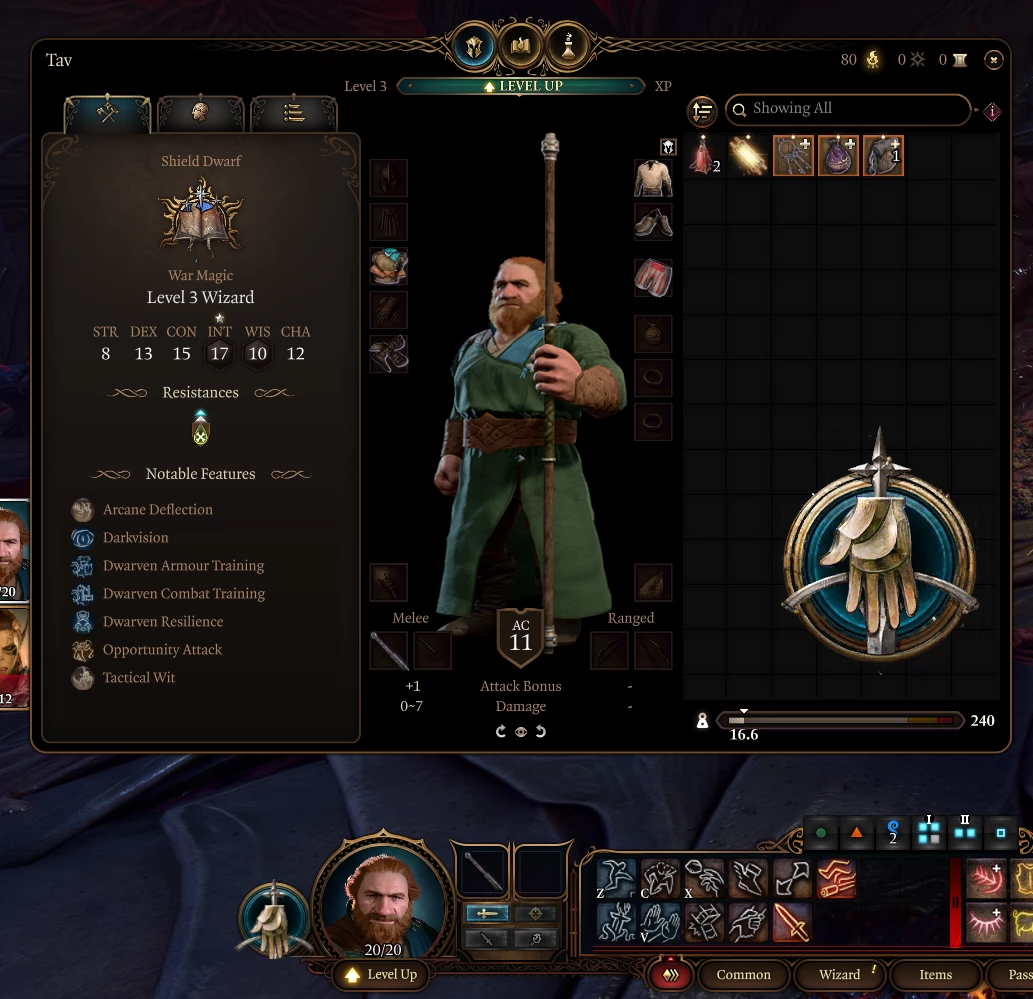Select the keychain item in inventory
This screenshot has height=999, width=1033.
point(793,156)
